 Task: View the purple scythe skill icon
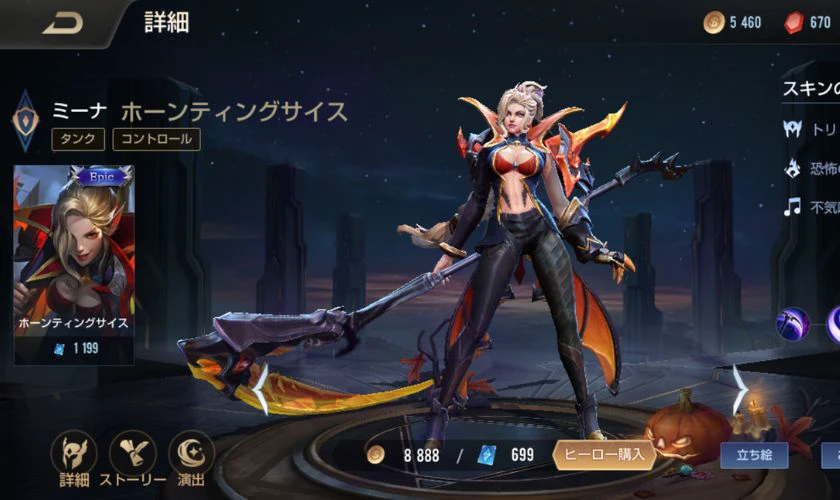coord(793,323)
